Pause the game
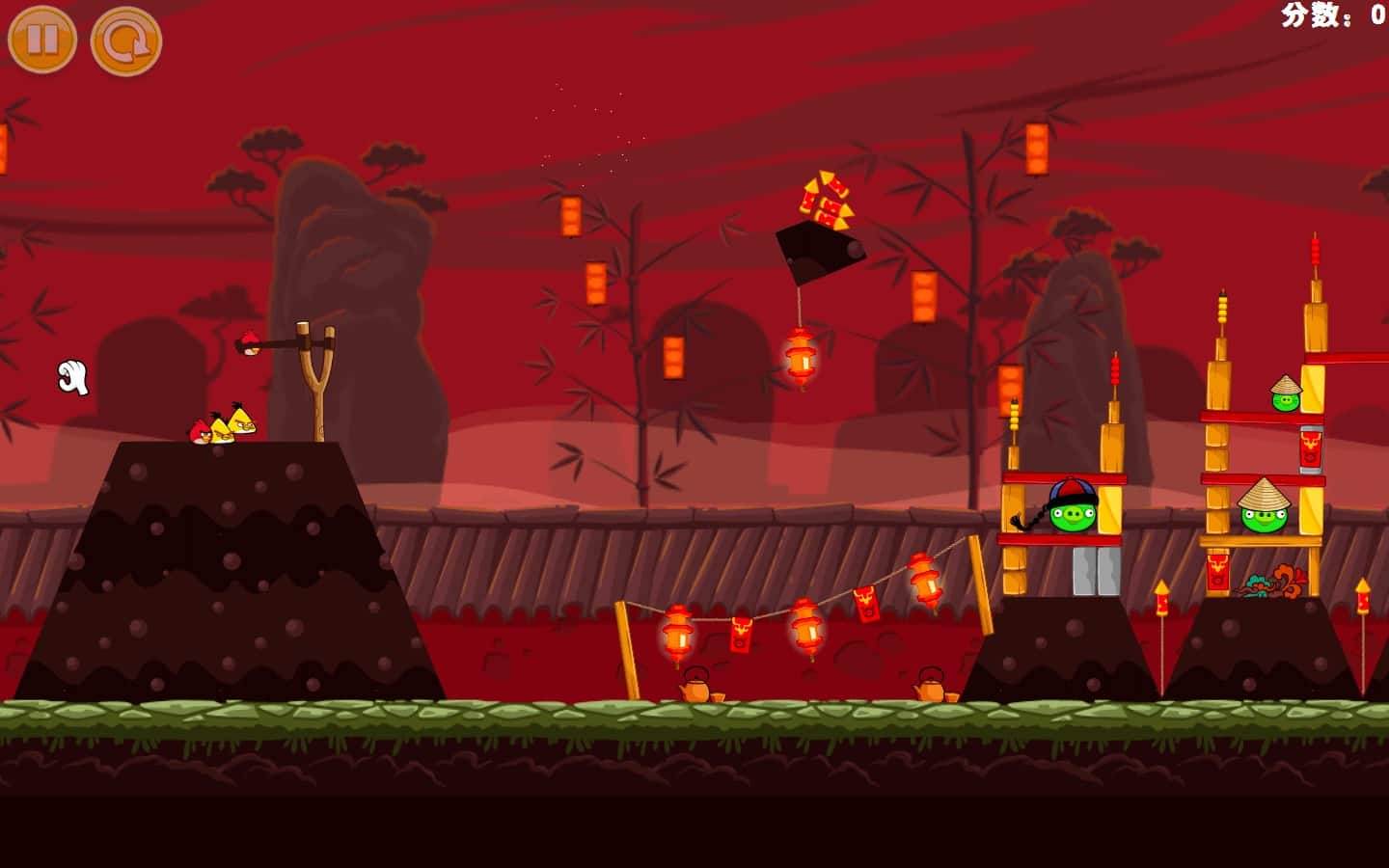This screenshot has height=868, width=1389. point(42,40)
